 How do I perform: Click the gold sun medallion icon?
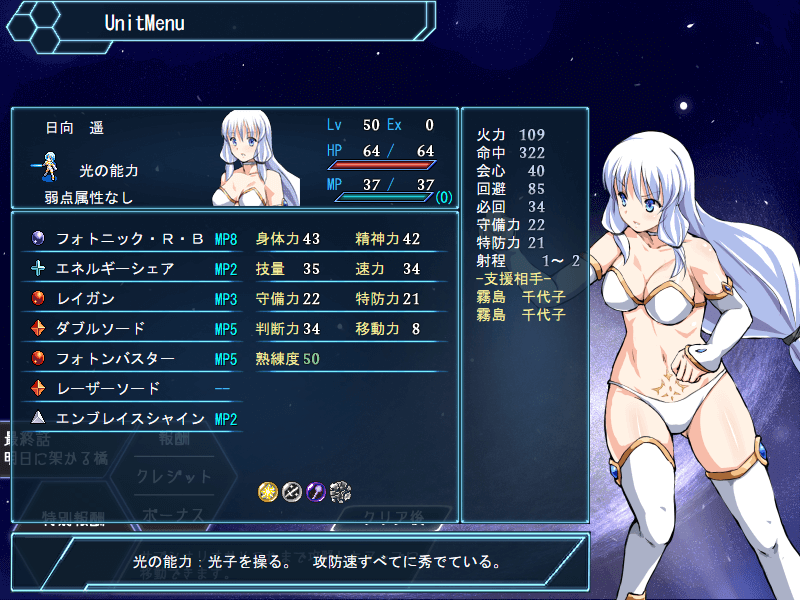pos(267,491)
